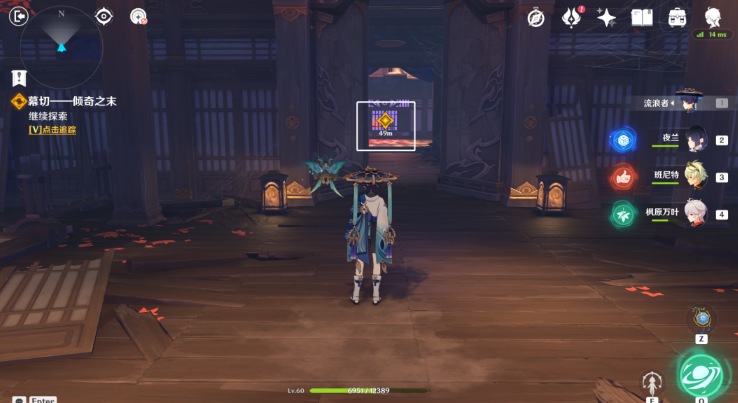Open the Paimon menu head icon

tap(713, 17)
